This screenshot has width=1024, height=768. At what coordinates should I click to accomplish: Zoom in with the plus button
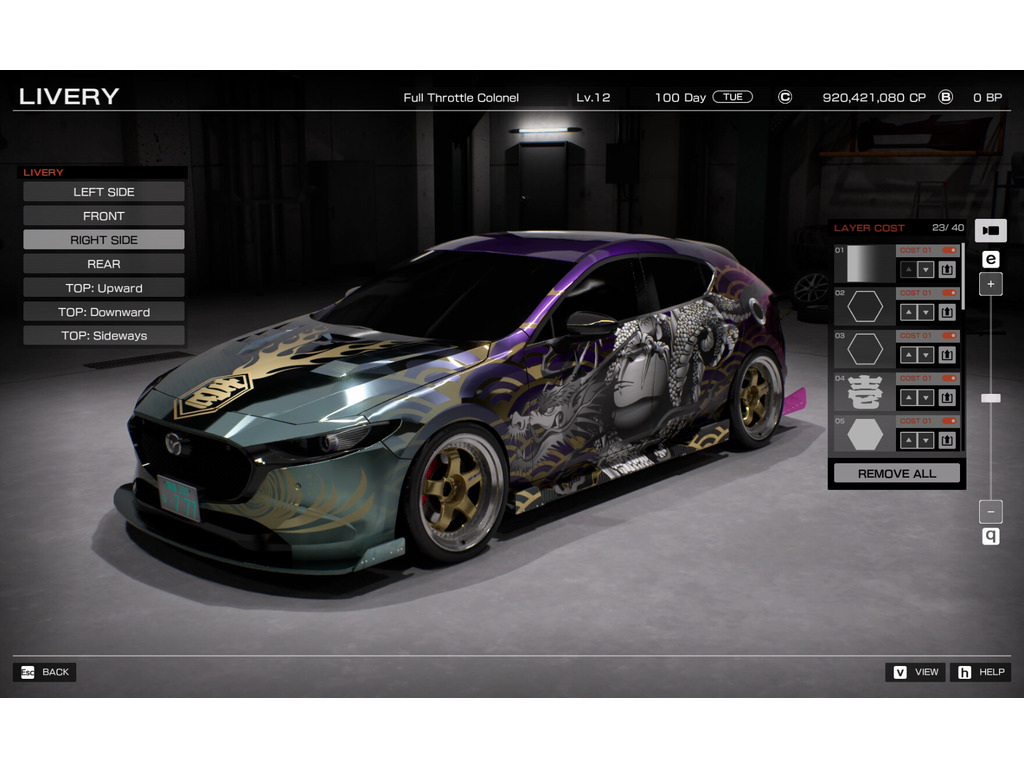990,284
